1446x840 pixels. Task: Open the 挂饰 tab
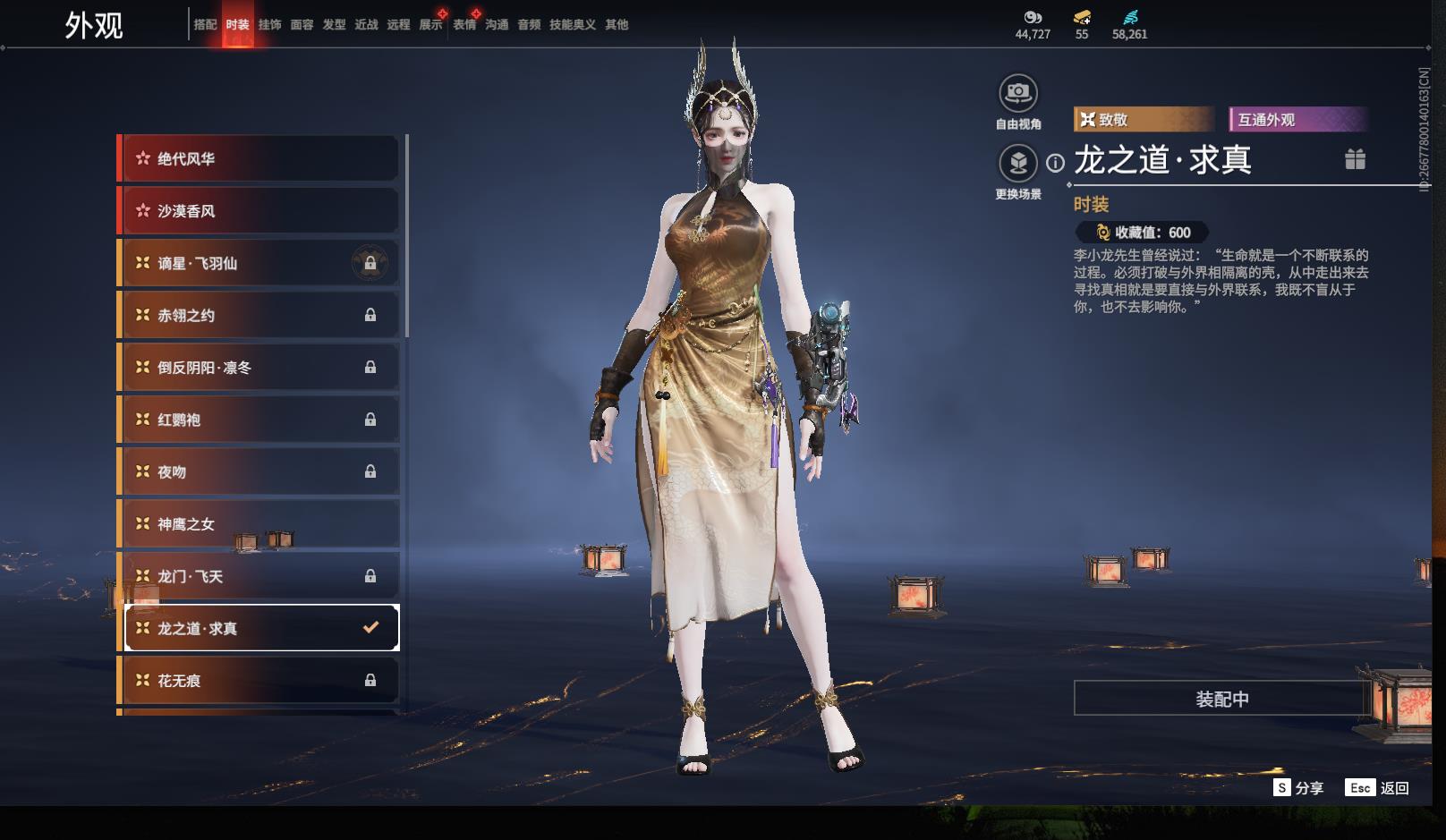point(269,25)
